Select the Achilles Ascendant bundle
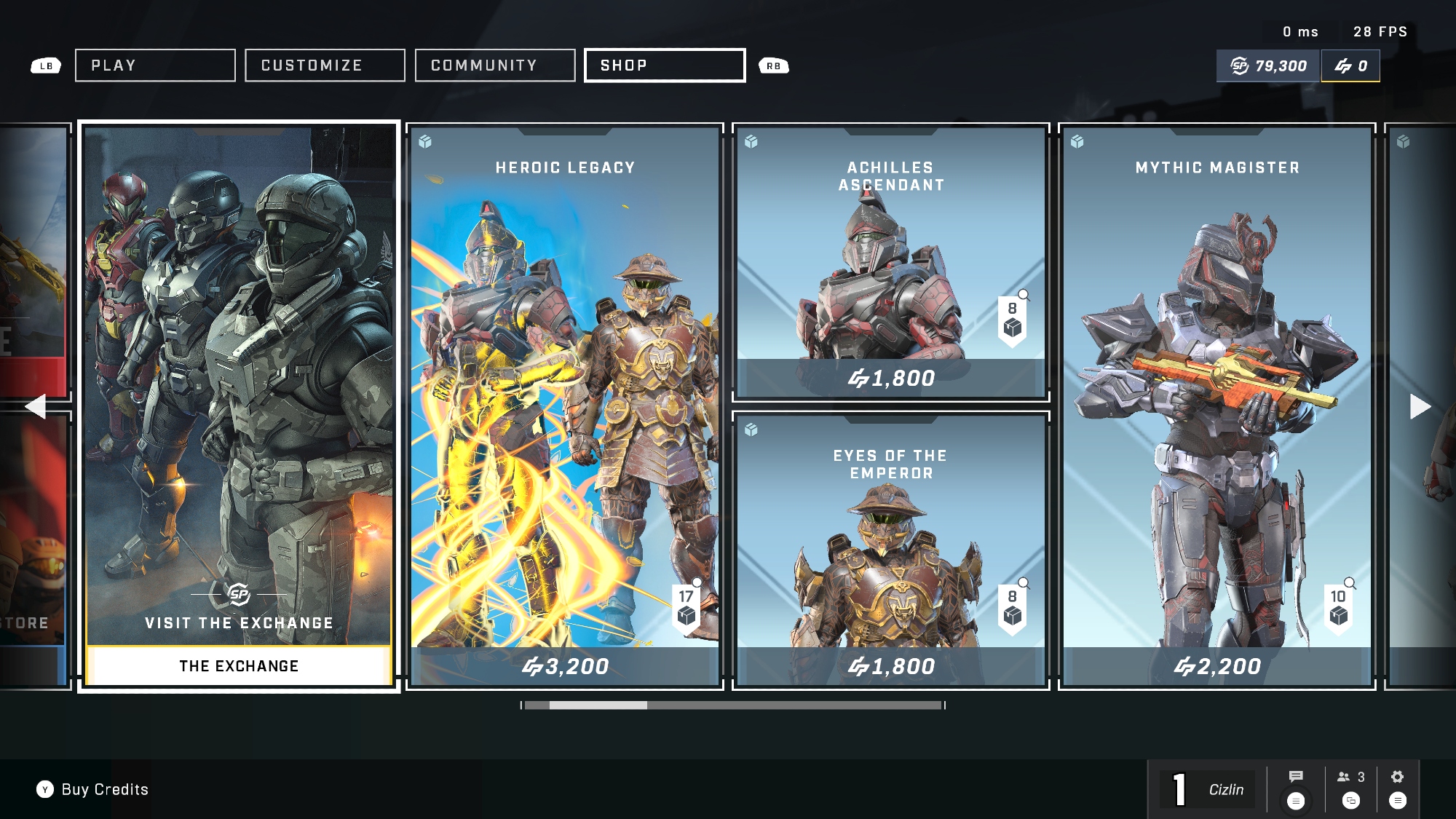This screenshot has height=819, width=1456. point(890,262)
